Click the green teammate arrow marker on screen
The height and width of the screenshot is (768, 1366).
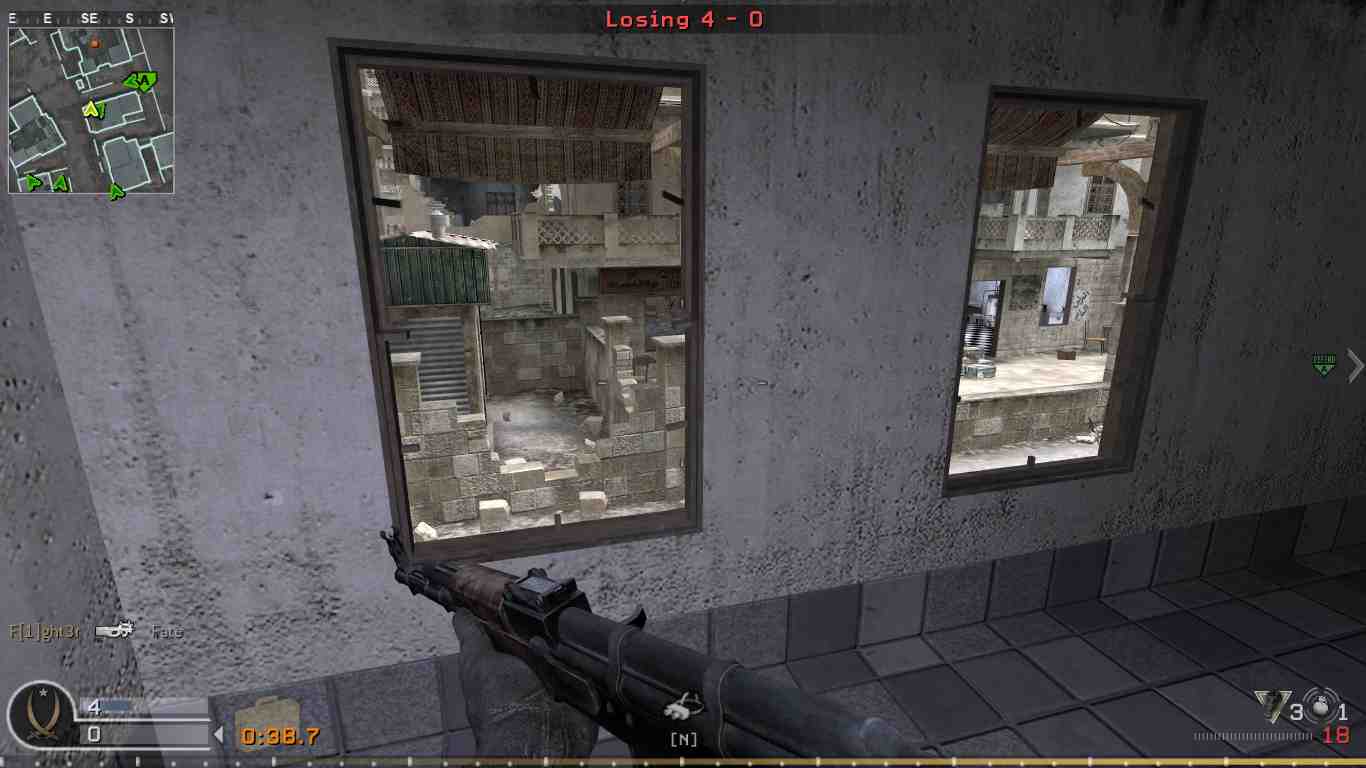pyautogui.click(x=1324, y=366)
